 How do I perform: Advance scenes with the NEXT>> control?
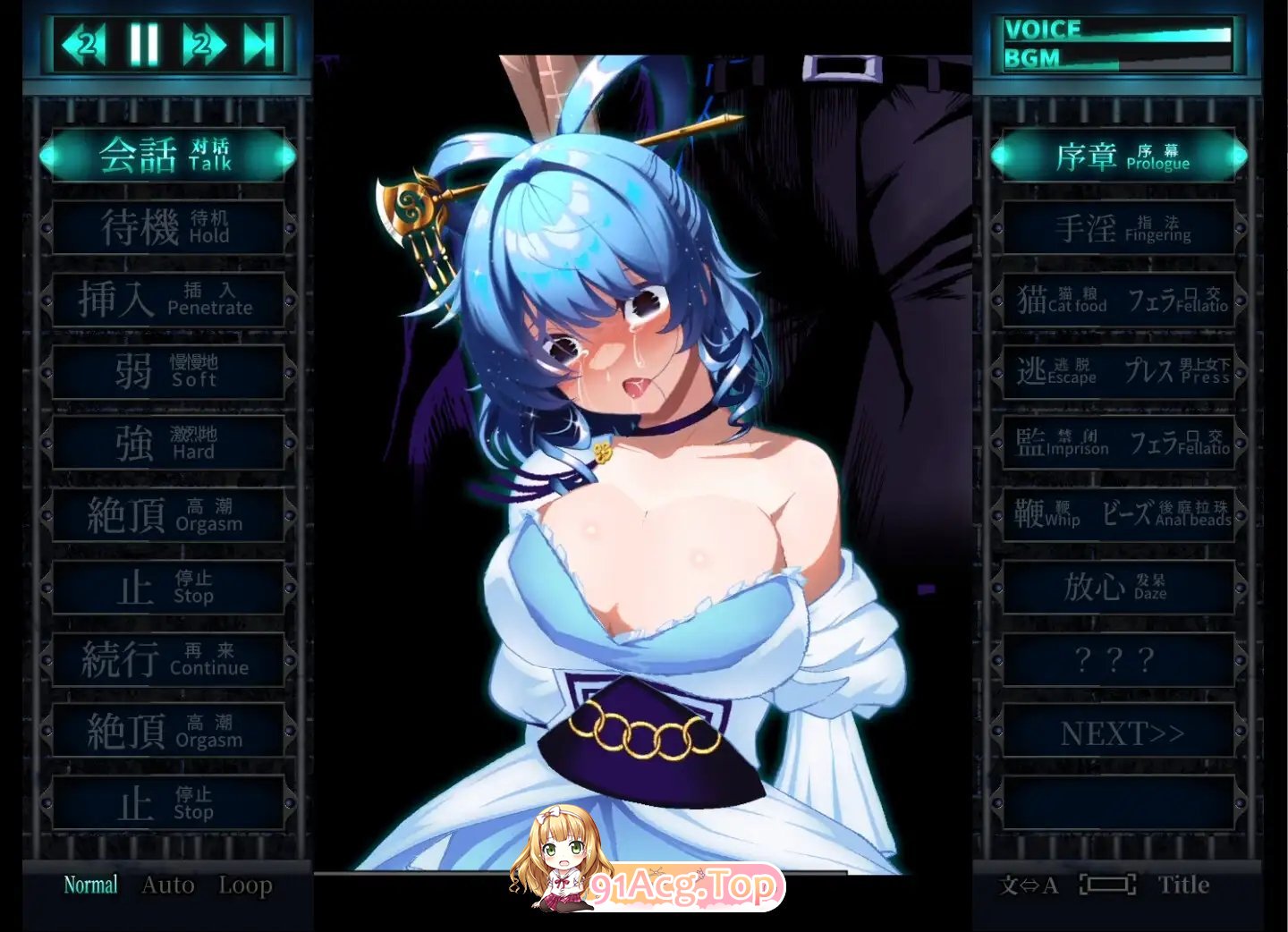(1117, 733)
